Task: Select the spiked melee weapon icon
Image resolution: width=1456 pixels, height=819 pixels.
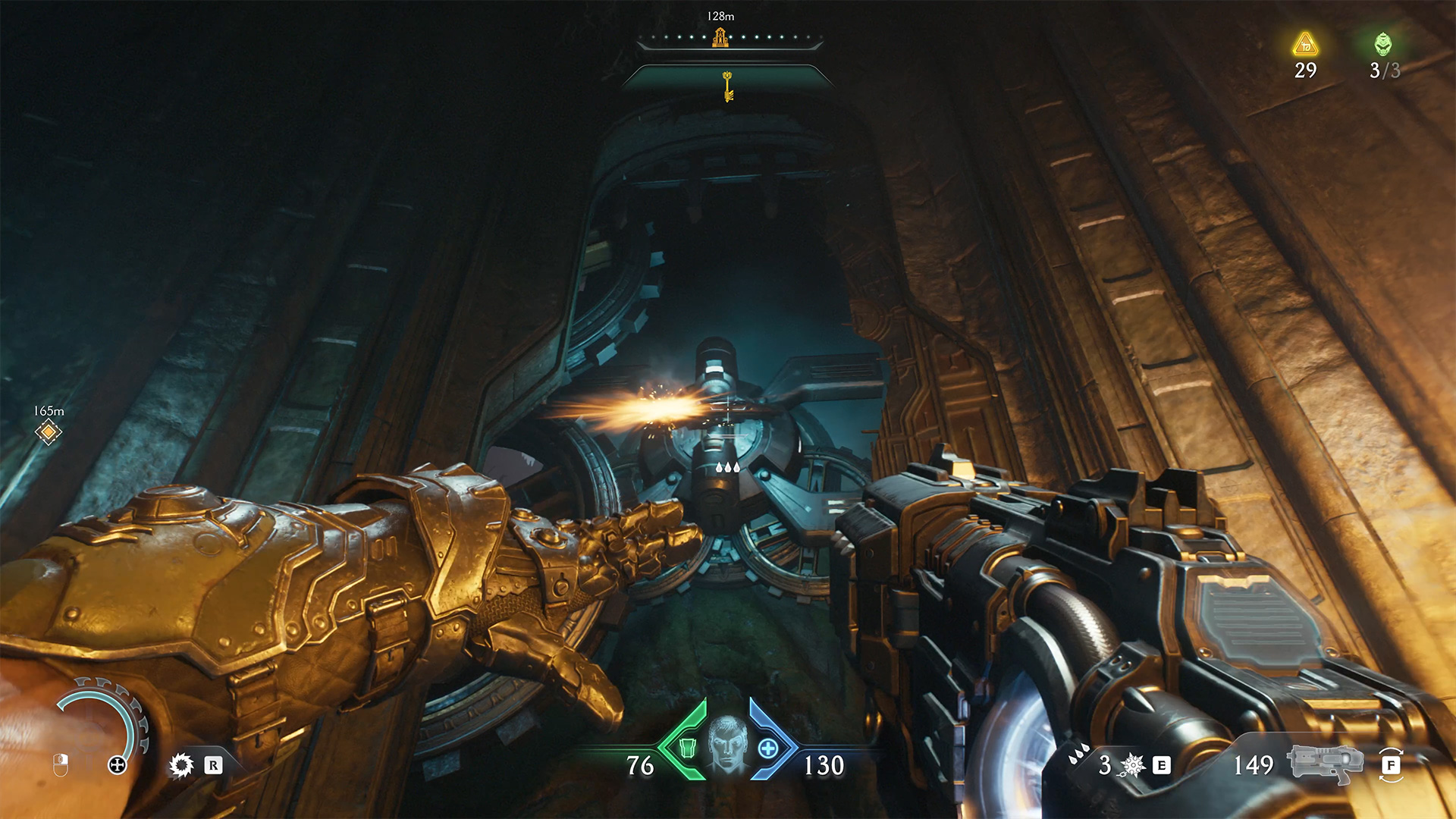Action: (1132, 765)
